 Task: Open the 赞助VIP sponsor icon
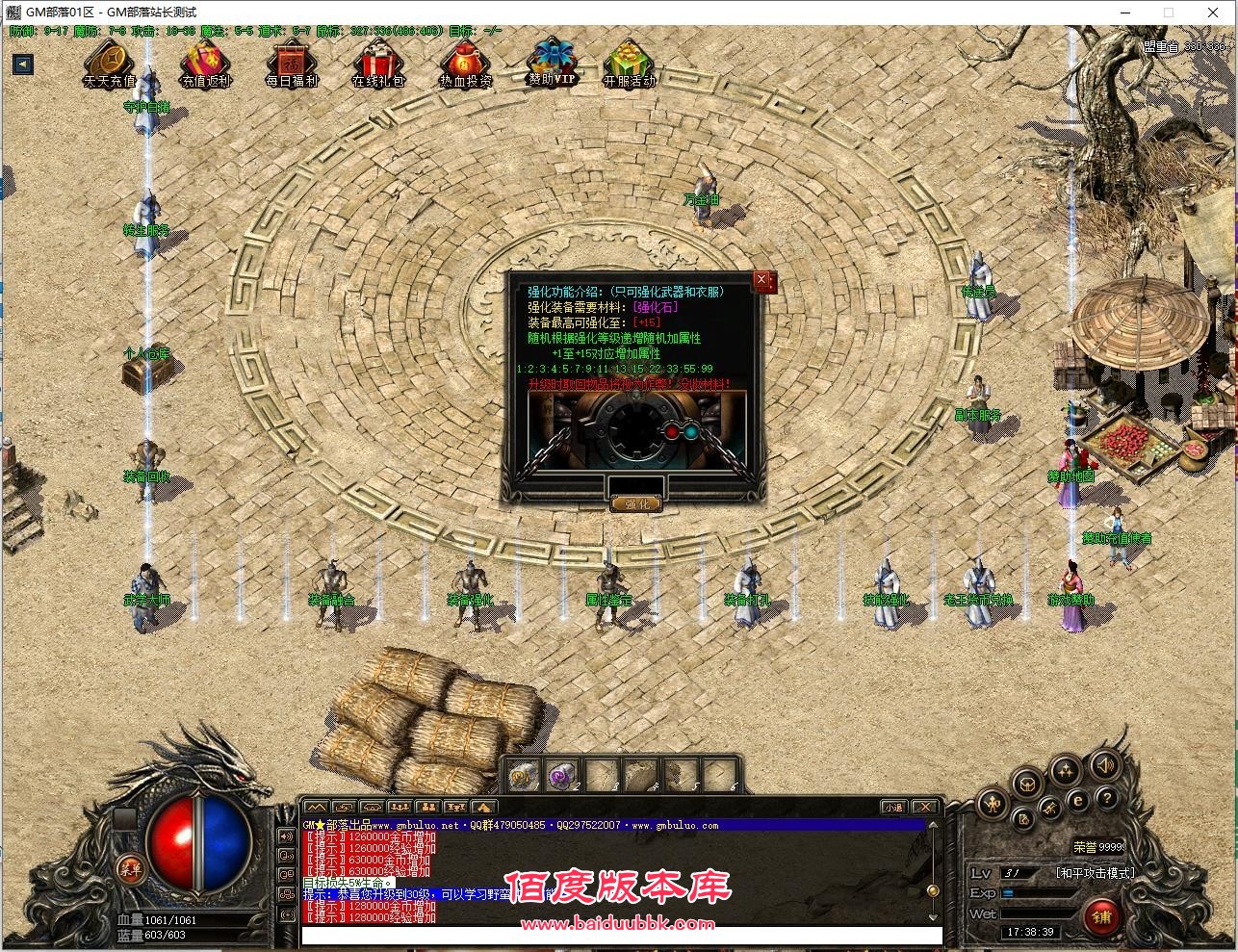[x=552, y=62]
